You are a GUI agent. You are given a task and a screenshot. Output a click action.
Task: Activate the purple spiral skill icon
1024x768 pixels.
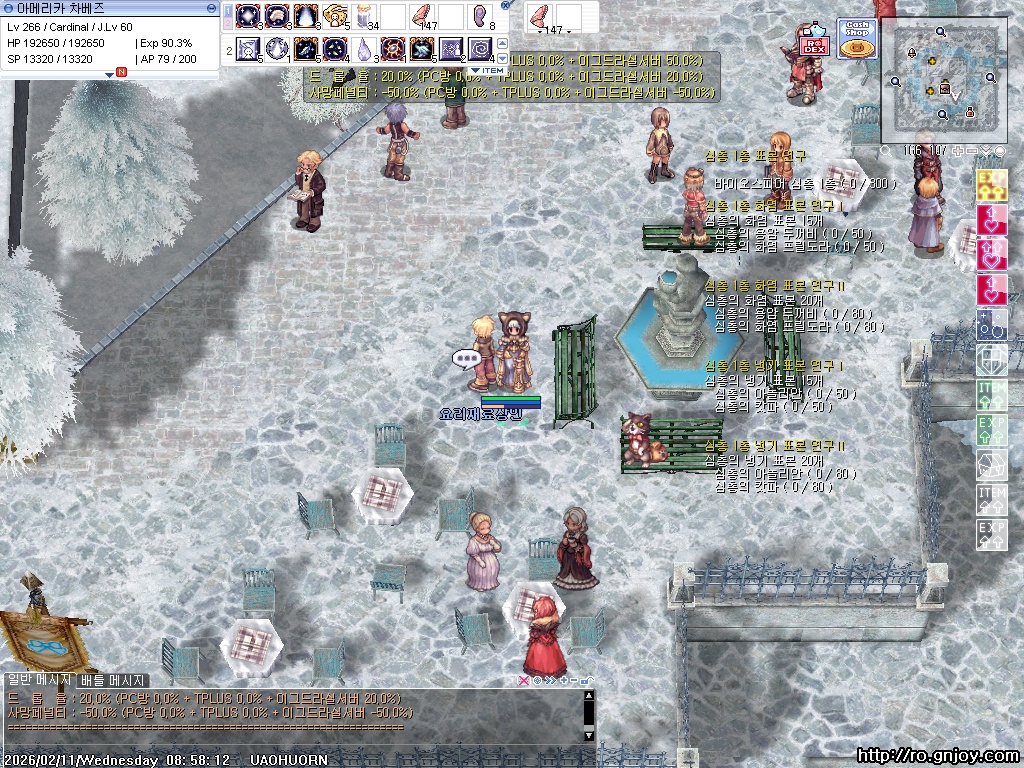click(481, 48)
